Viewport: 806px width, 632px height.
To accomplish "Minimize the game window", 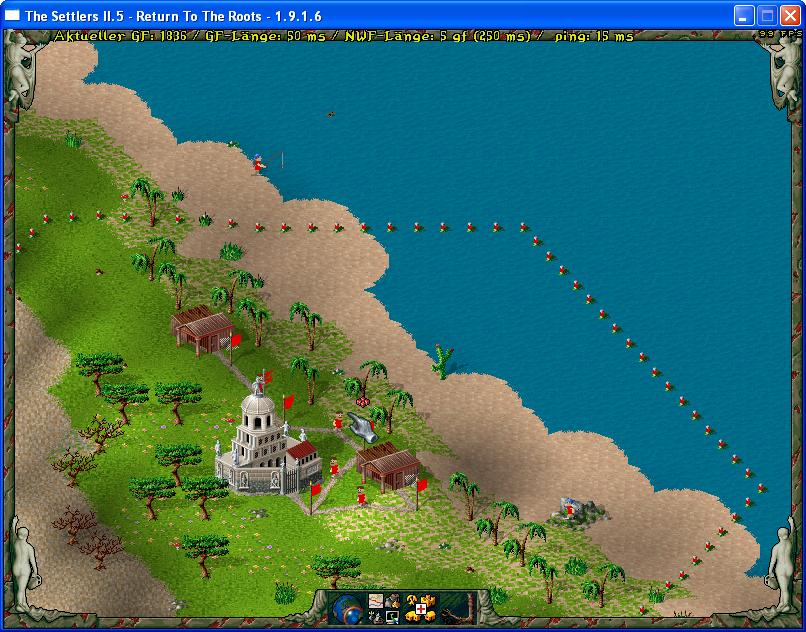I will tap(744, 15).
